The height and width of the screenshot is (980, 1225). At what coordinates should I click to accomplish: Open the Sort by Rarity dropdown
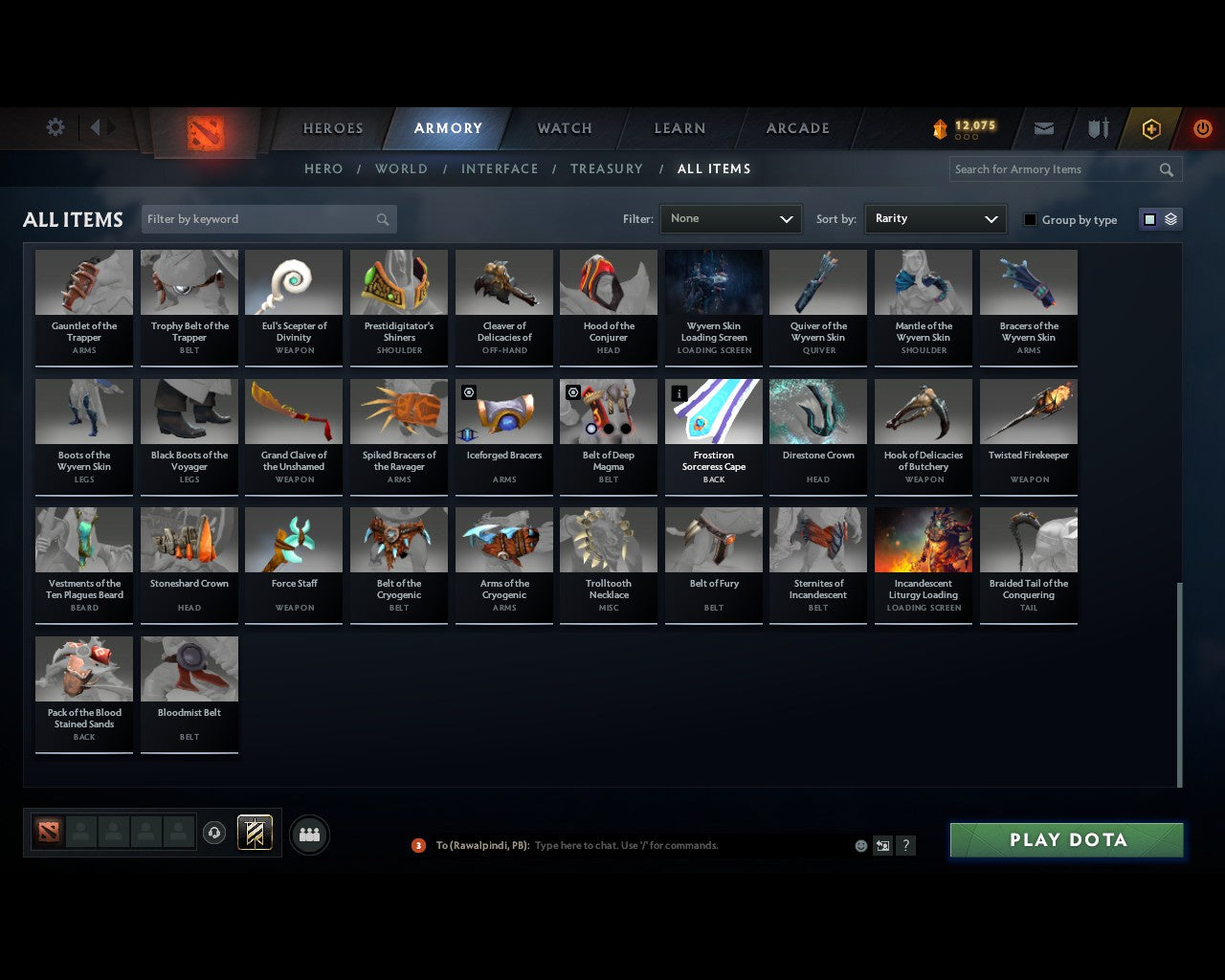coord(935,219)
